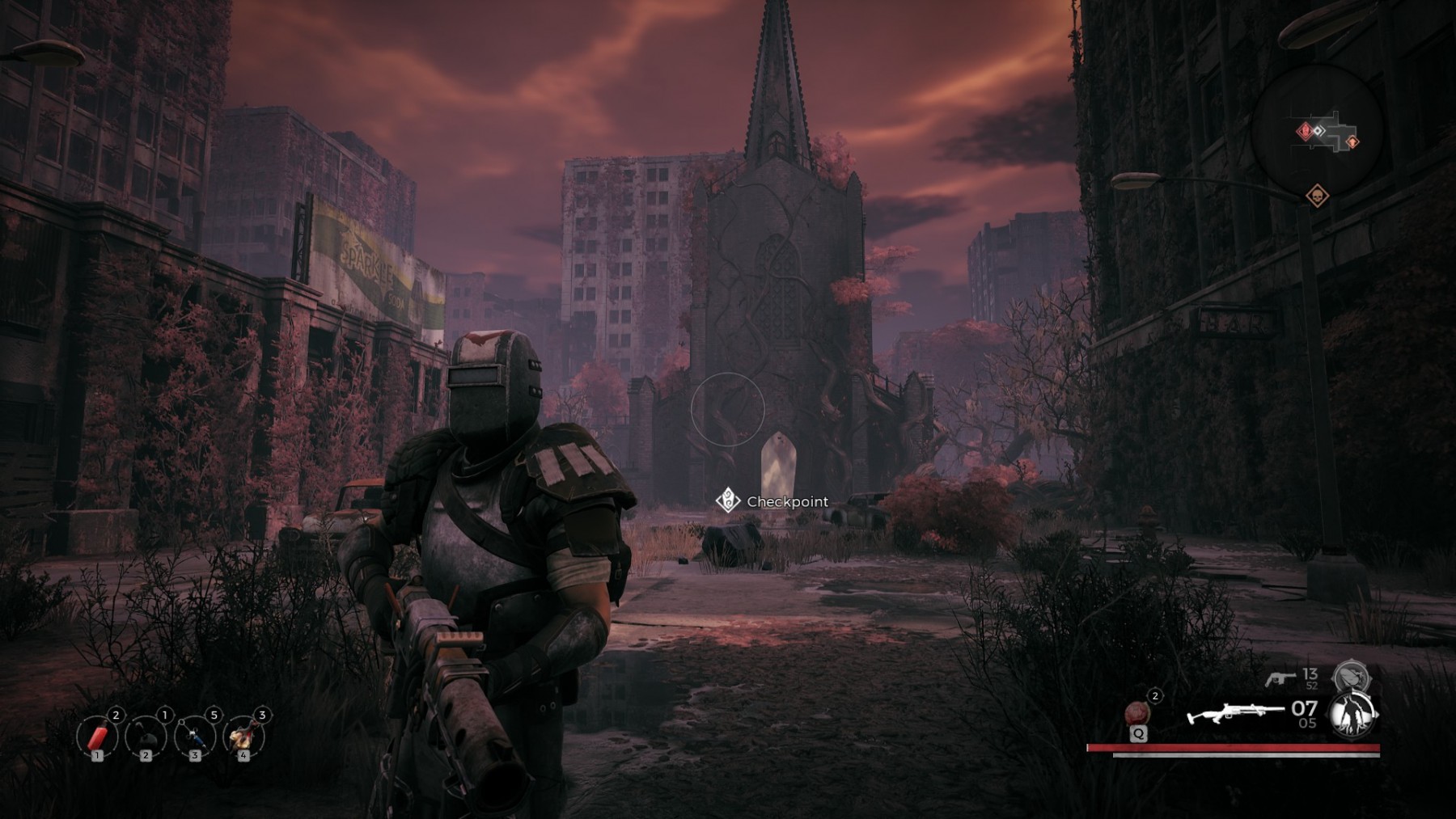Click the orange diamond marker on minimap
Screen dimensions: 1456x819
(1352, 142)
